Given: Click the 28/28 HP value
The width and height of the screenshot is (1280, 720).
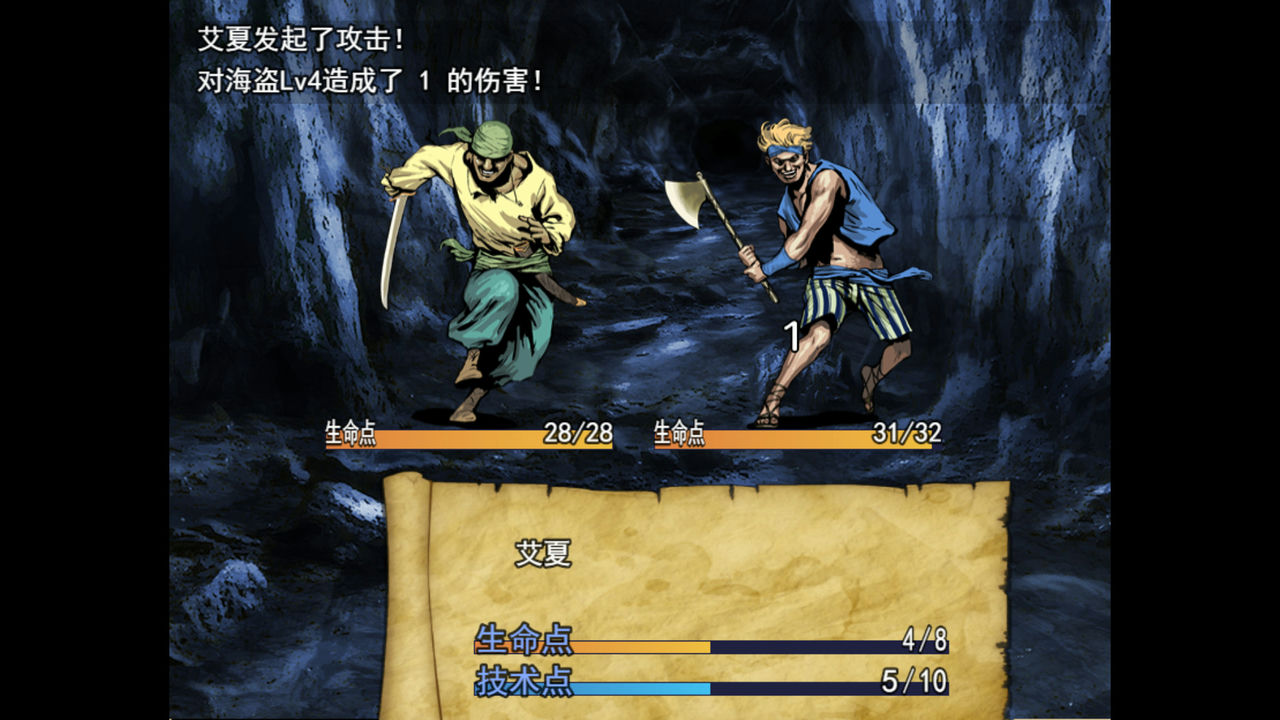Looking at the screenshot, I should [x=578, y=432].
